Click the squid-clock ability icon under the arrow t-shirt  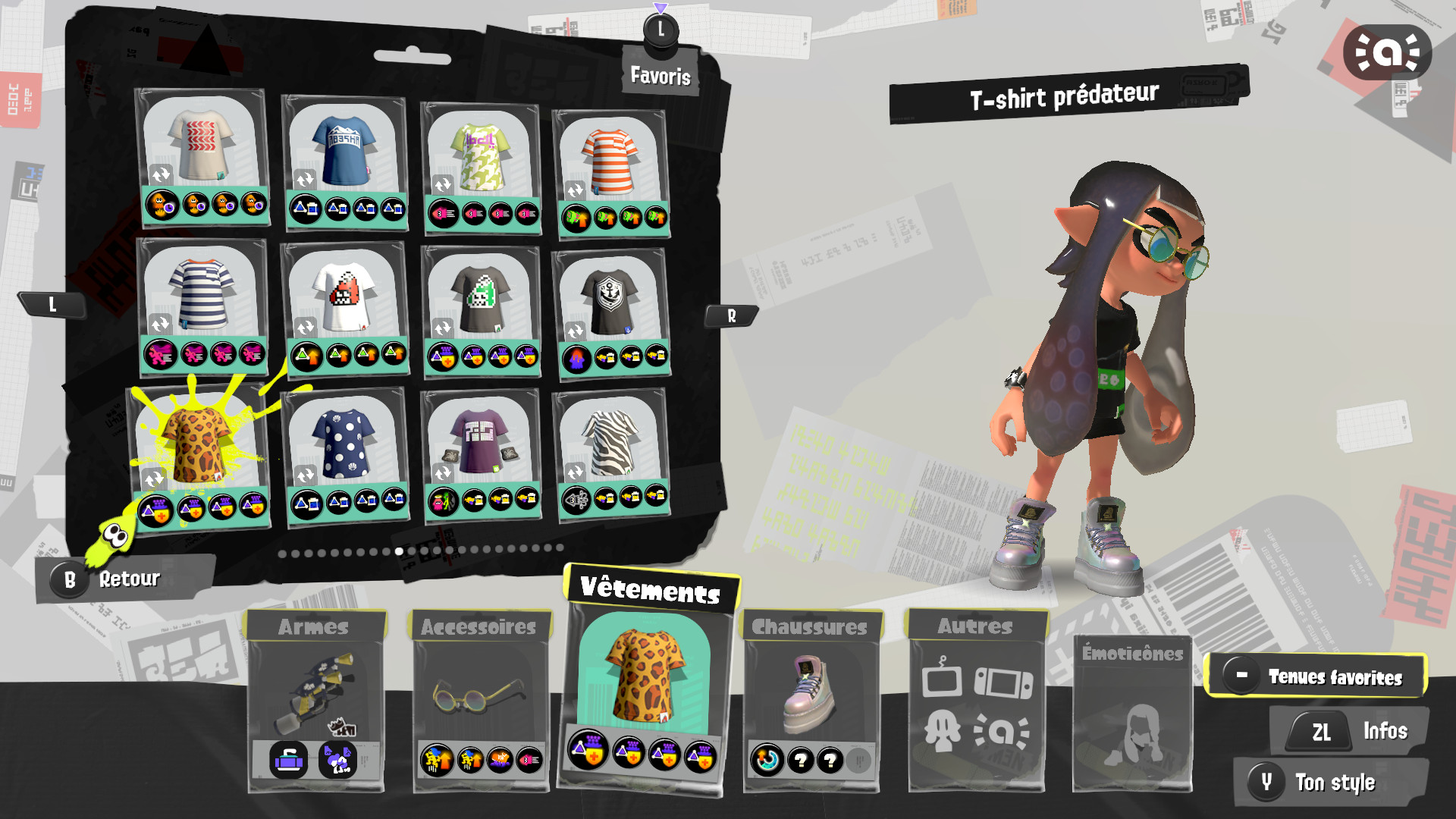coord(164,205)
